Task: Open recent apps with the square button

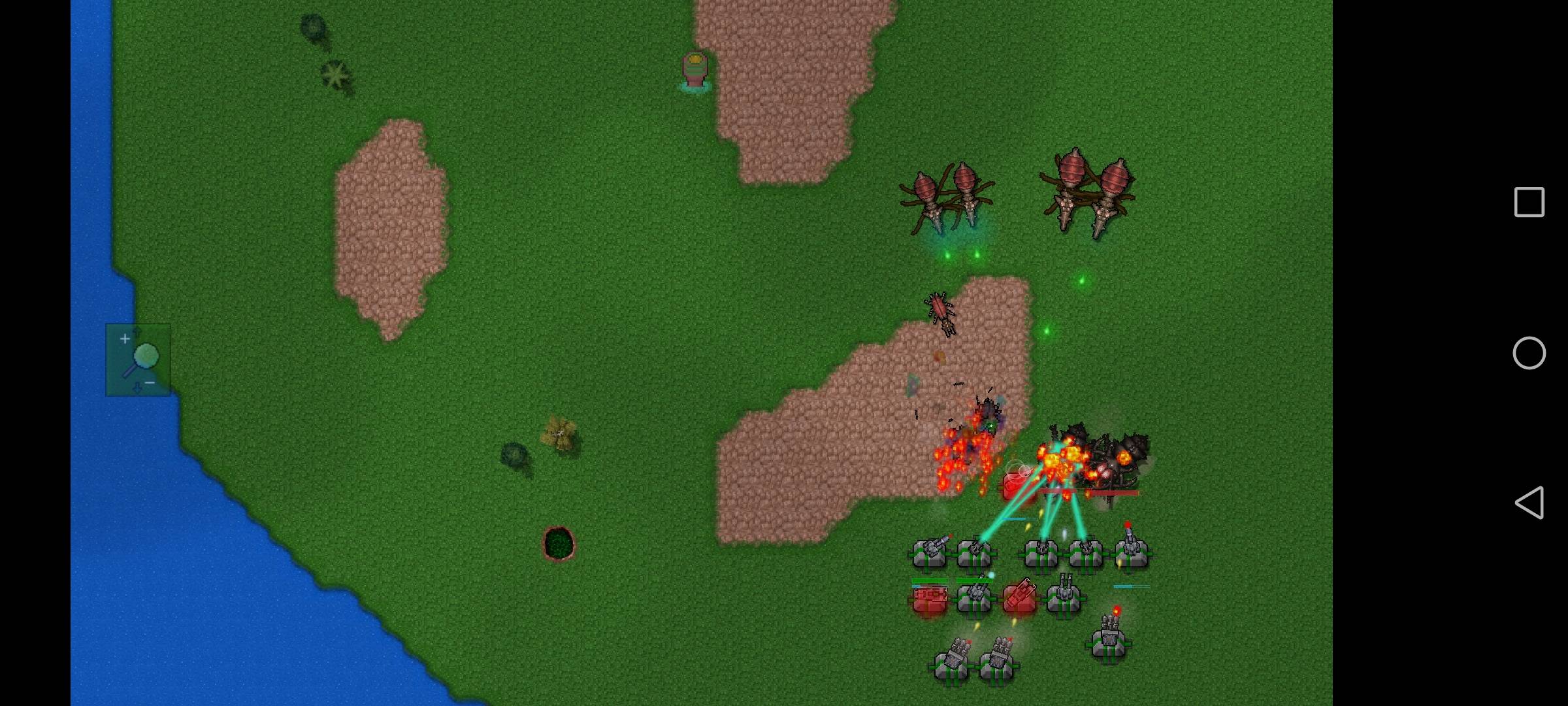Action: [x=1529, y=202]
